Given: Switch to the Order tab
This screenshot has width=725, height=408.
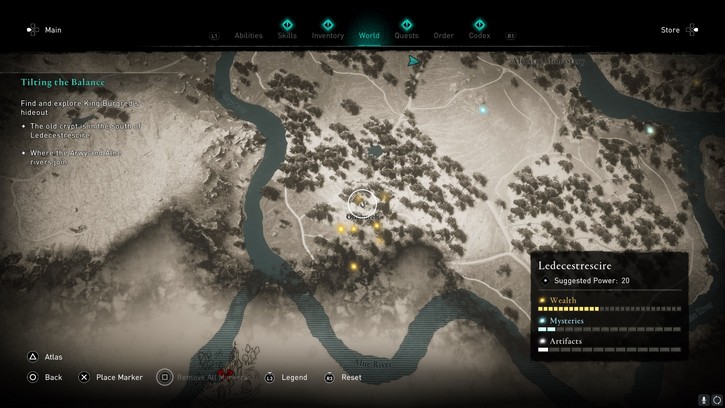Looking at the screenshot, I should point(443,35).
